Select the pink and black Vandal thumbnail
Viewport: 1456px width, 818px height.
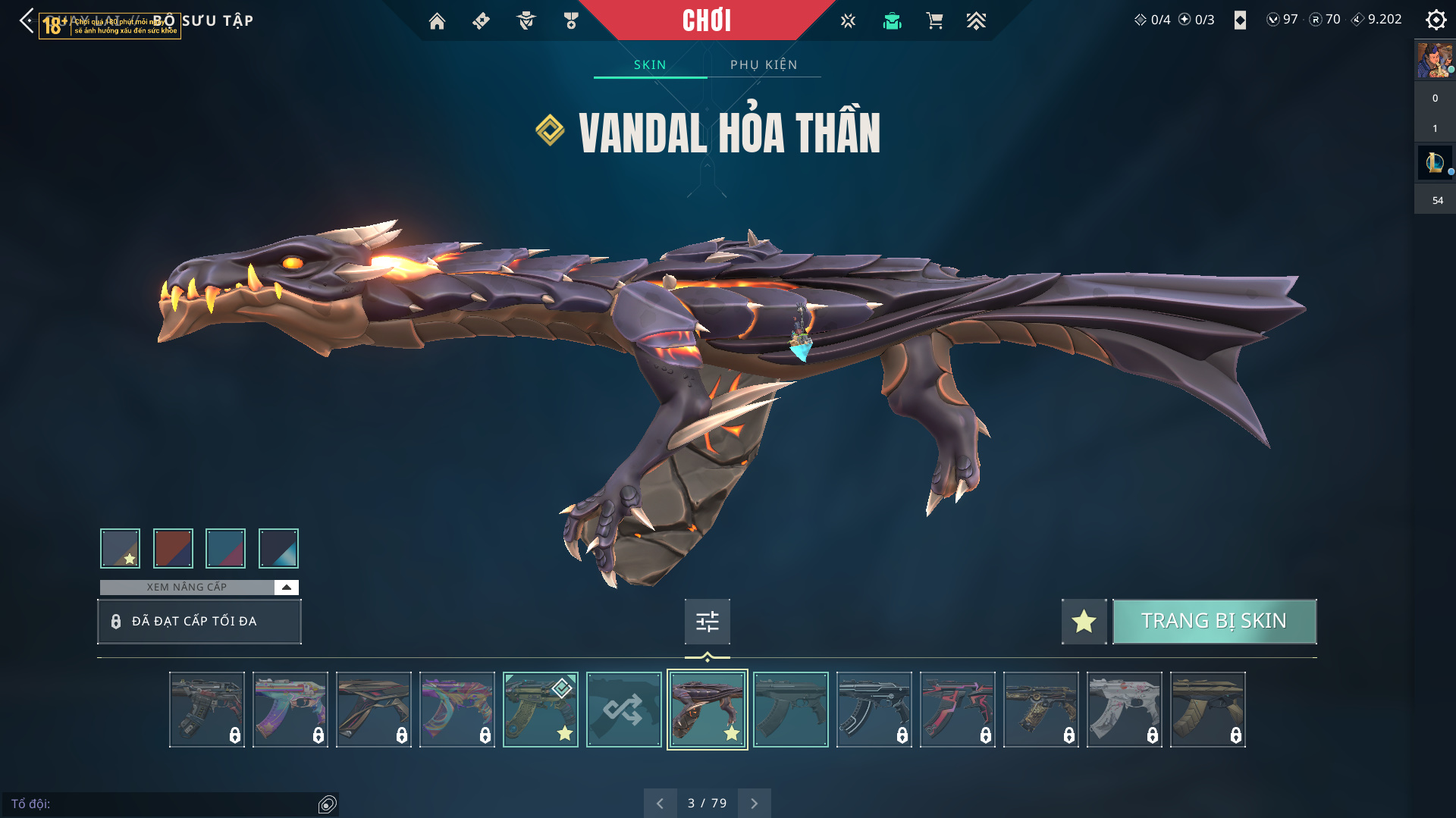click(x=957, y=710)
